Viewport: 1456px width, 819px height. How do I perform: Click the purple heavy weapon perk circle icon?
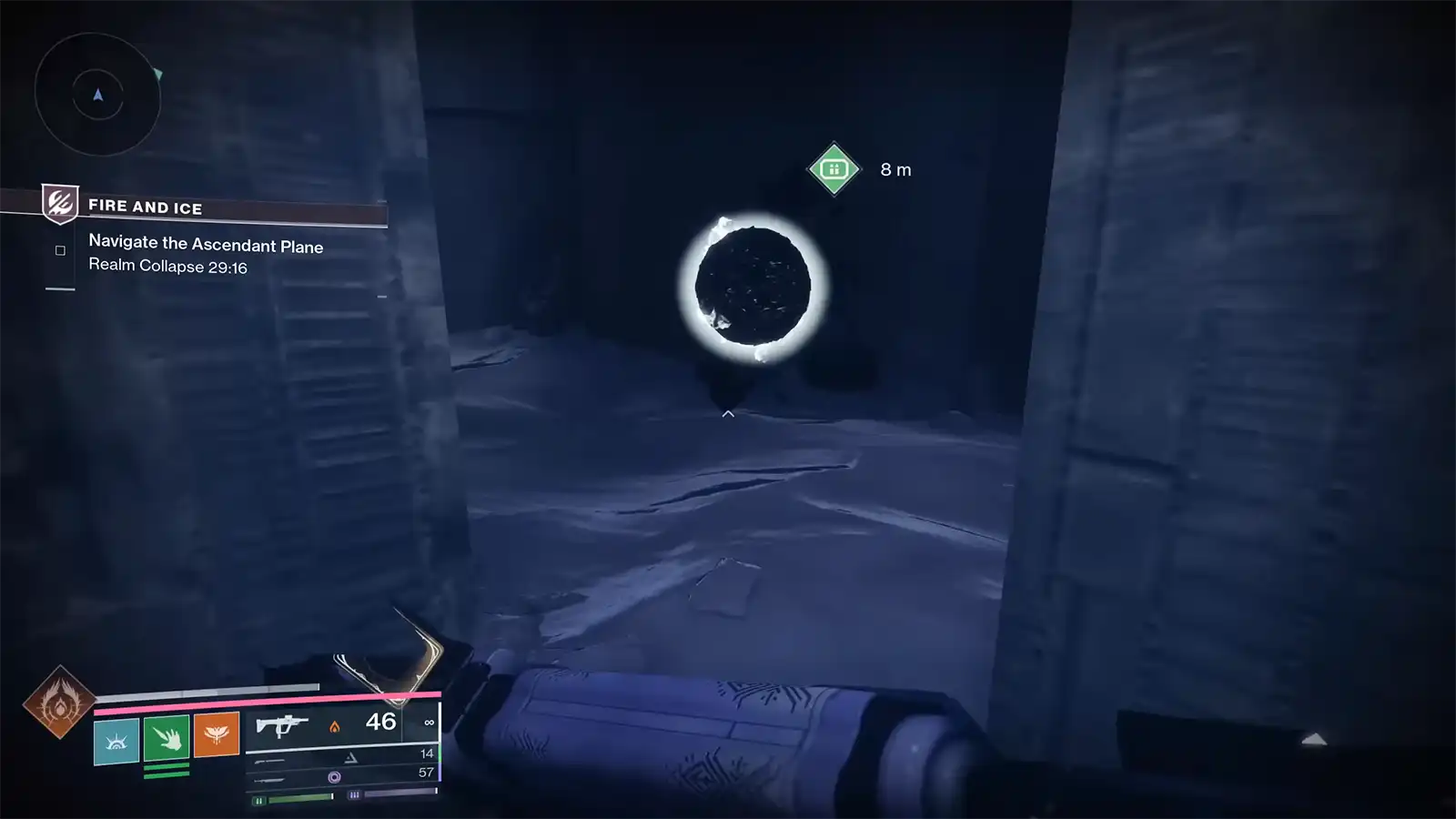point(334,776)
